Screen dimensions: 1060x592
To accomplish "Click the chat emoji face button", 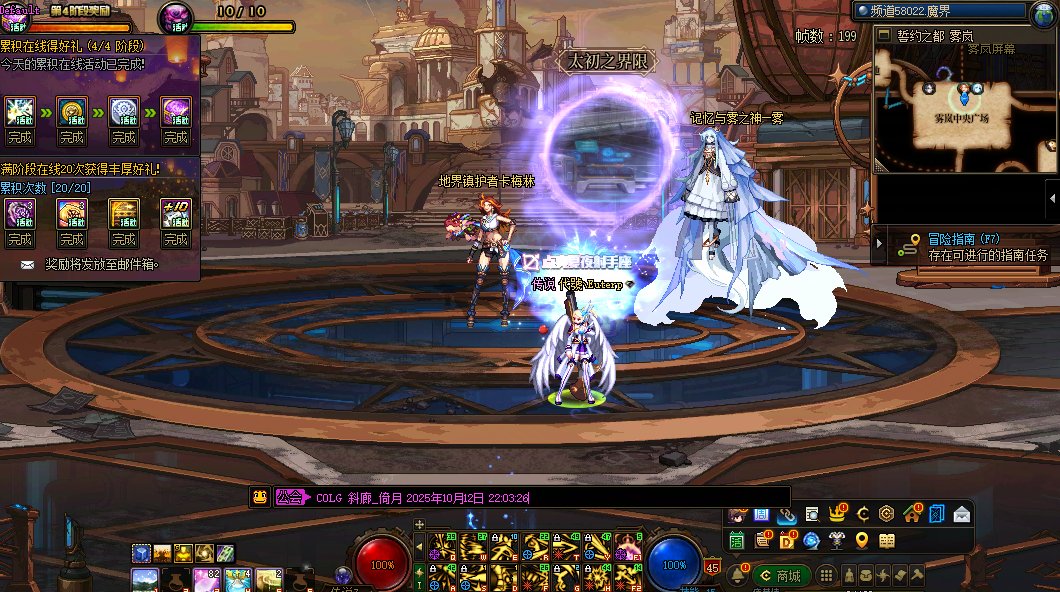I will click(259, 497).
